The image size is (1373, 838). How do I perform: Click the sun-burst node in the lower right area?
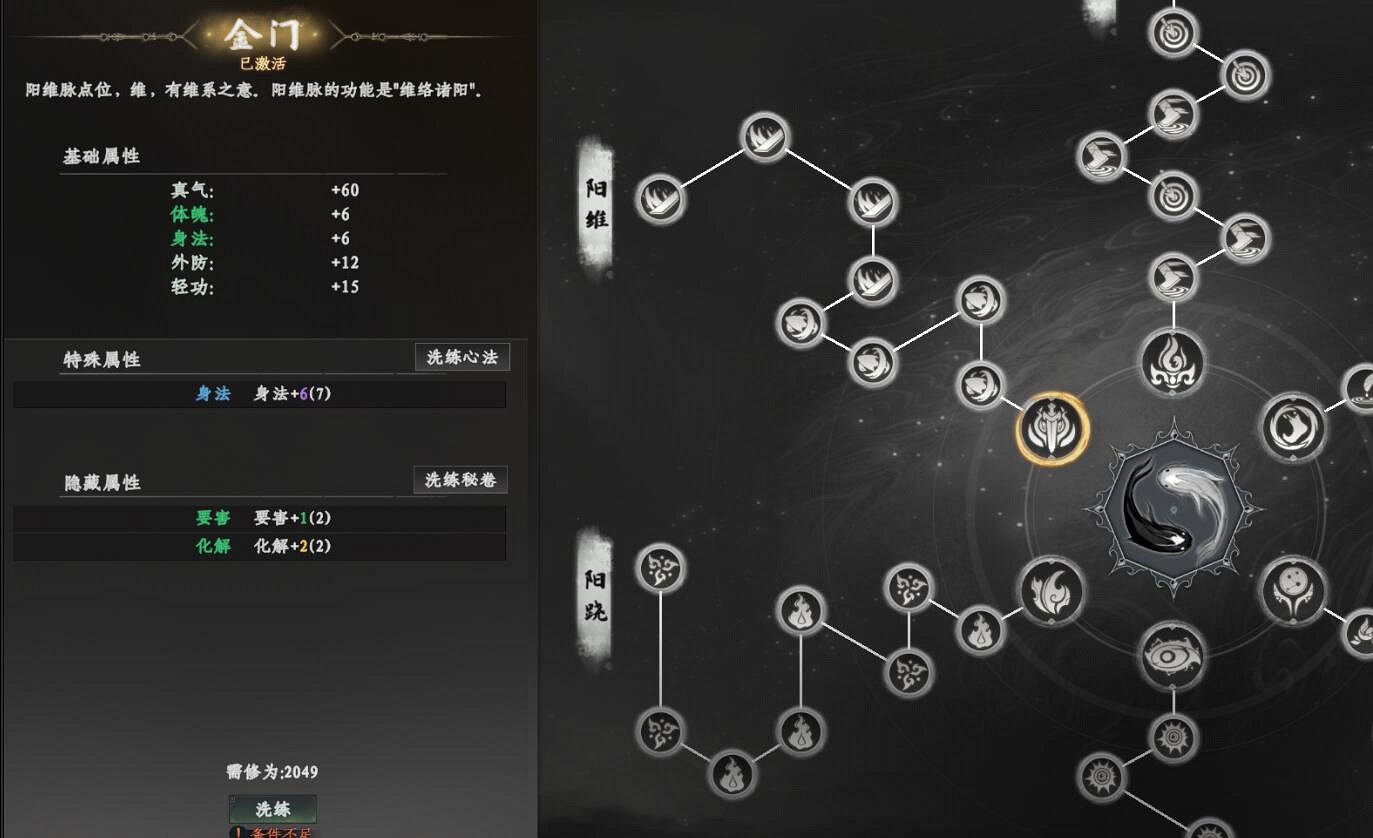click(1172, 736)
